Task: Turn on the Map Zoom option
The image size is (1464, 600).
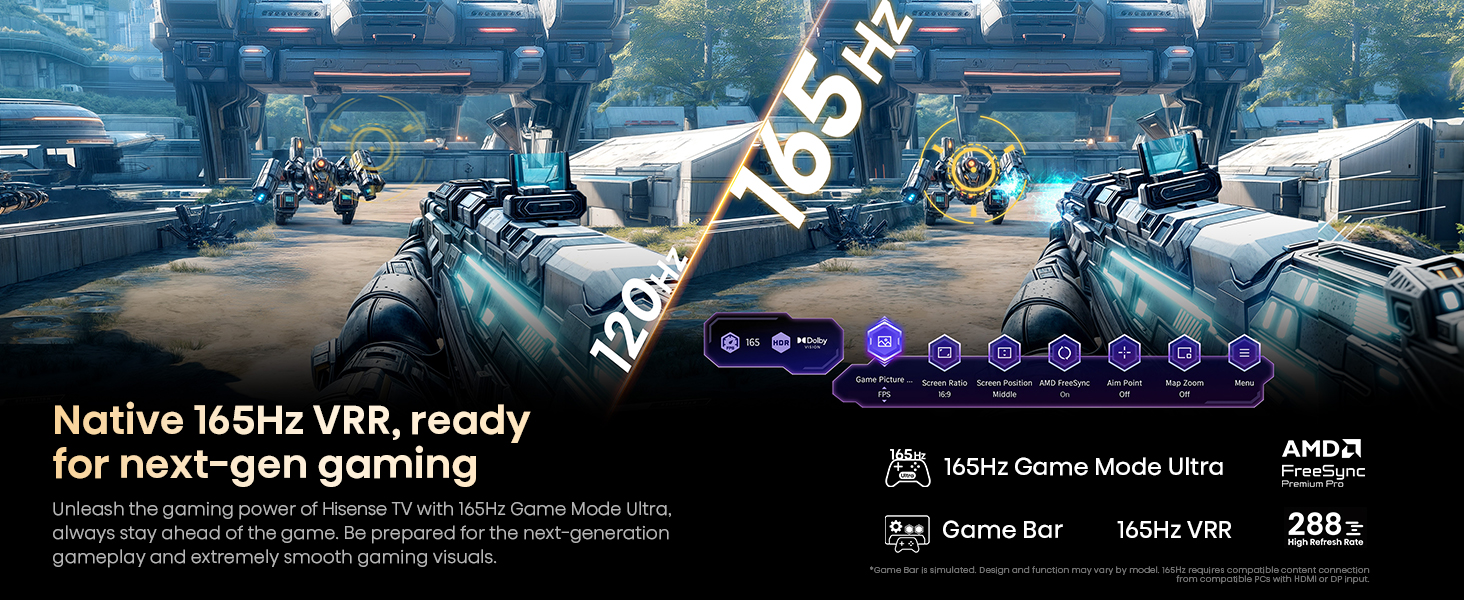Action: [1184, 353]
